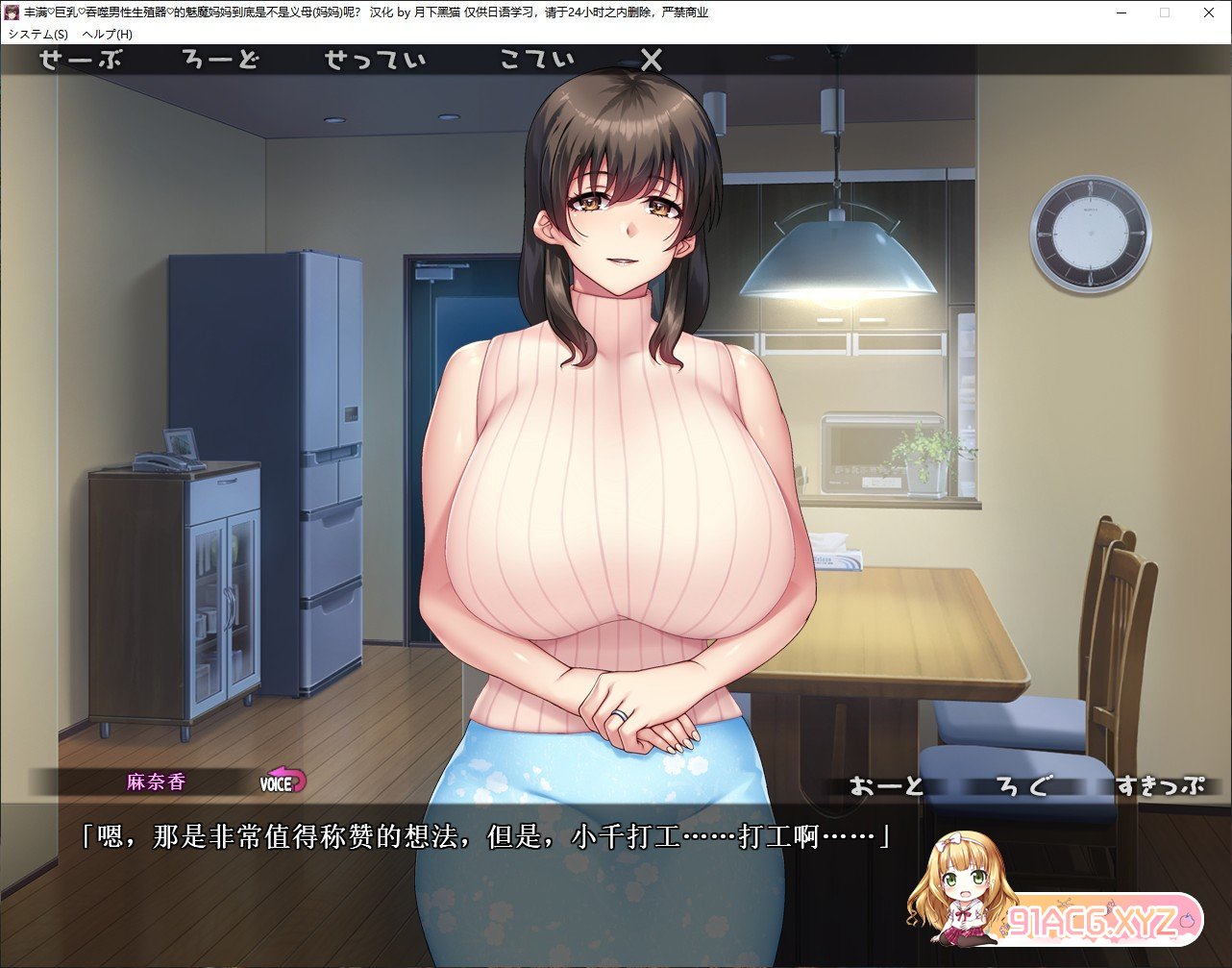Select the こてい button in top bar

point(536,61)
